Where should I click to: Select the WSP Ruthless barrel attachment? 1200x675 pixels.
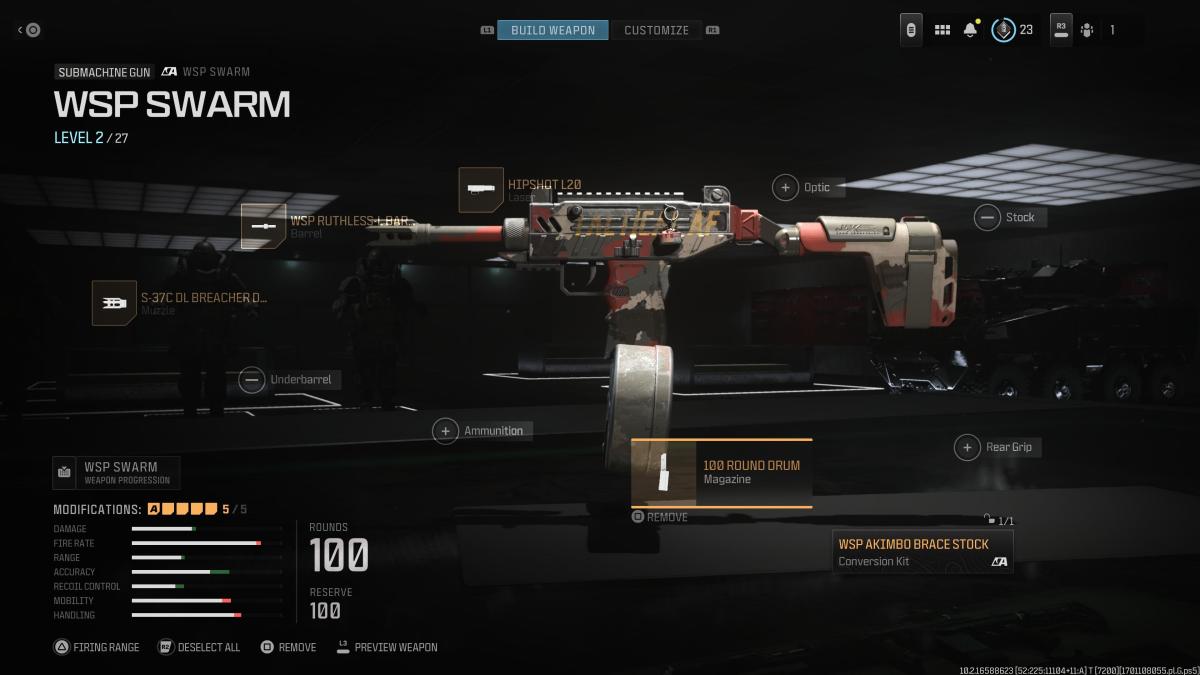[x=264, y=226]
